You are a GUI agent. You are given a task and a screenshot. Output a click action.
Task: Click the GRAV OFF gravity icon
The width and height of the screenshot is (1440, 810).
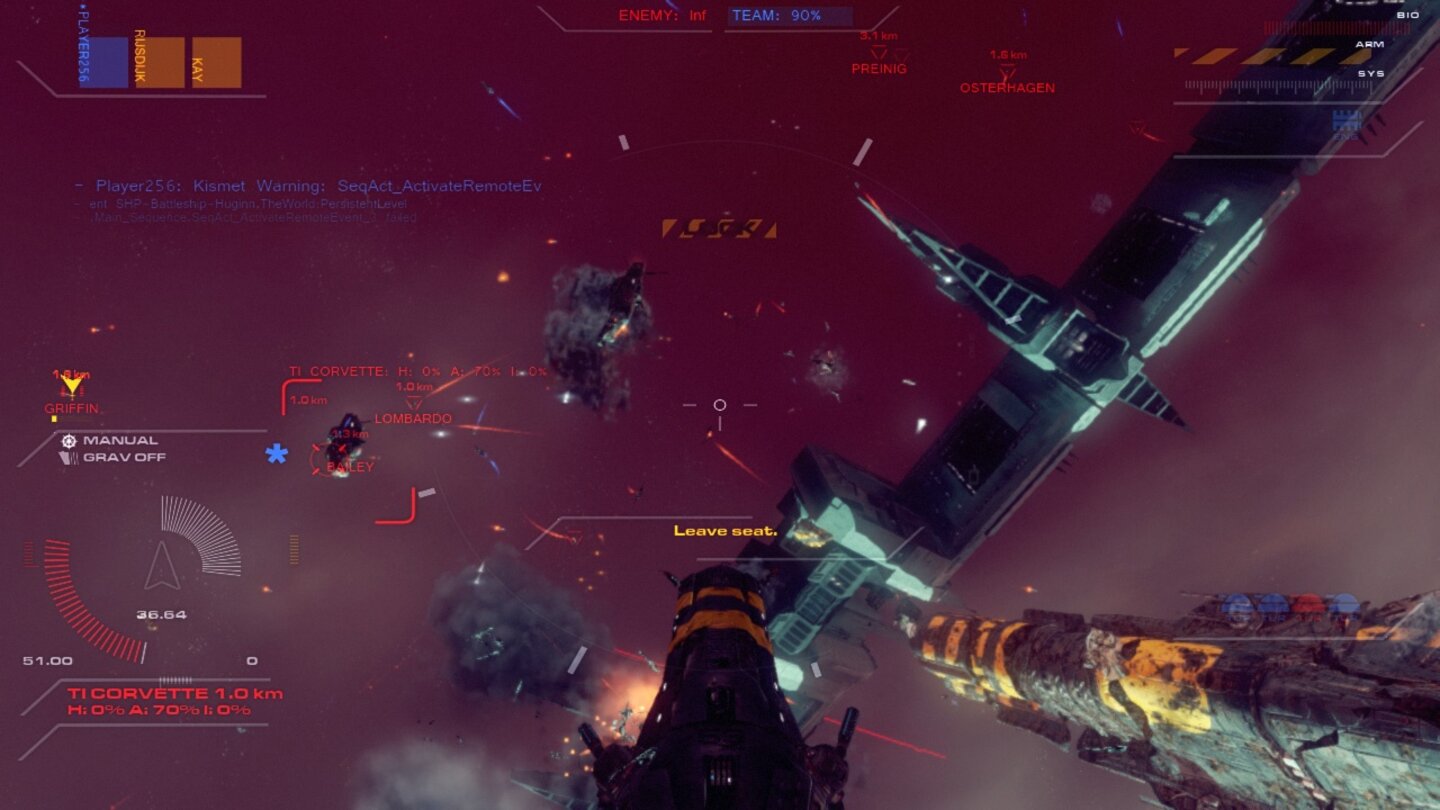pyautogui.click(x=67, y=456)
